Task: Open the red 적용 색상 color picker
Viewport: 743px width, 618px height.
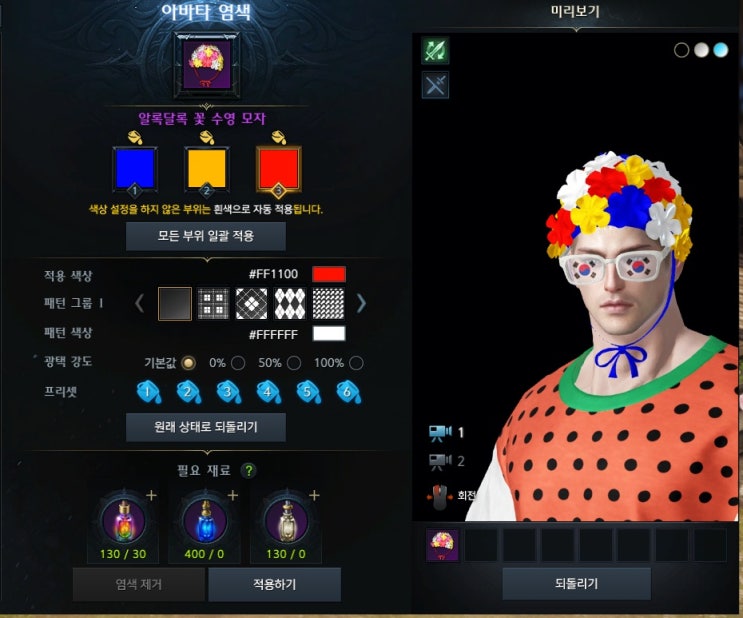Action: click(x=329, y=274)
